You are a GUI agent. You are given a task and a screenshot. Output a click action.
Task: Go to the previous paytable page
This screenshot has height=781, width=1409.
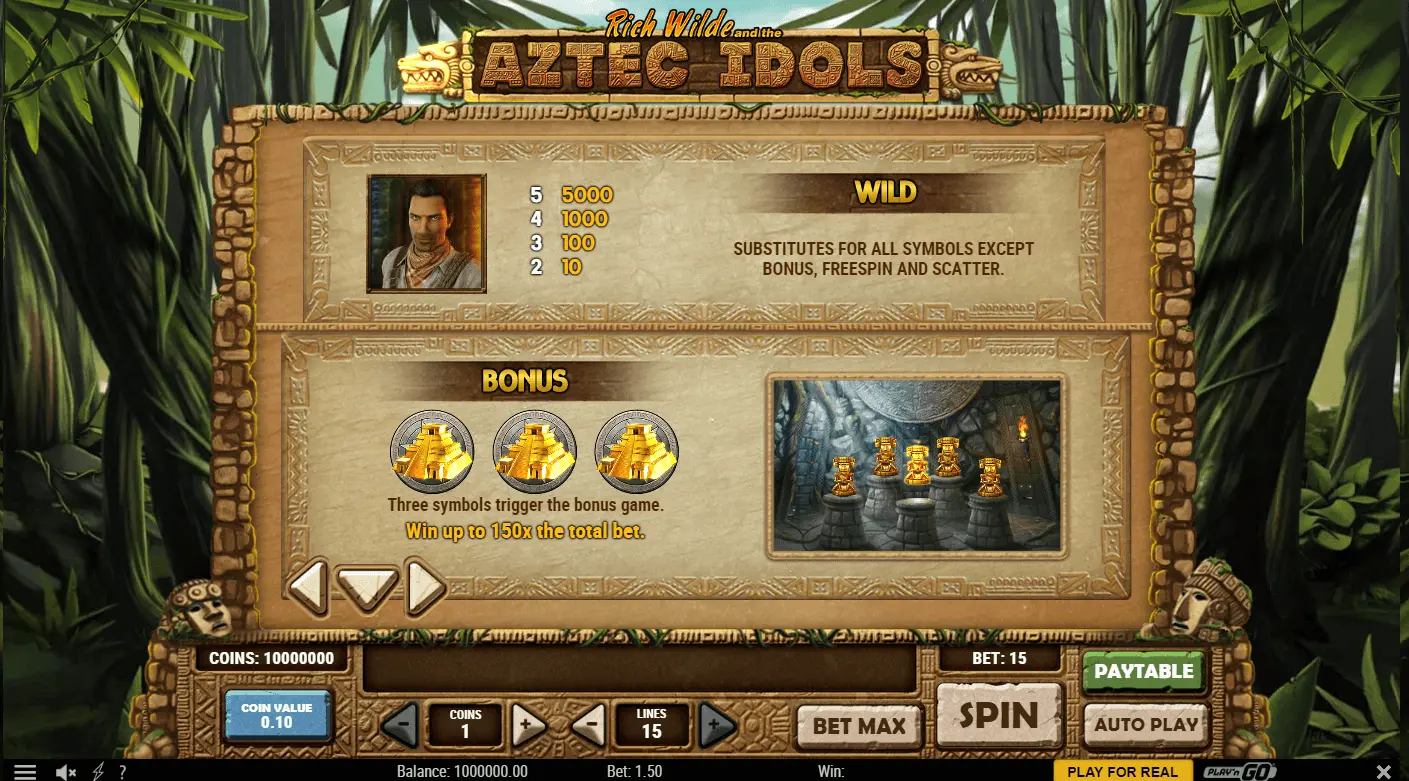308,586
